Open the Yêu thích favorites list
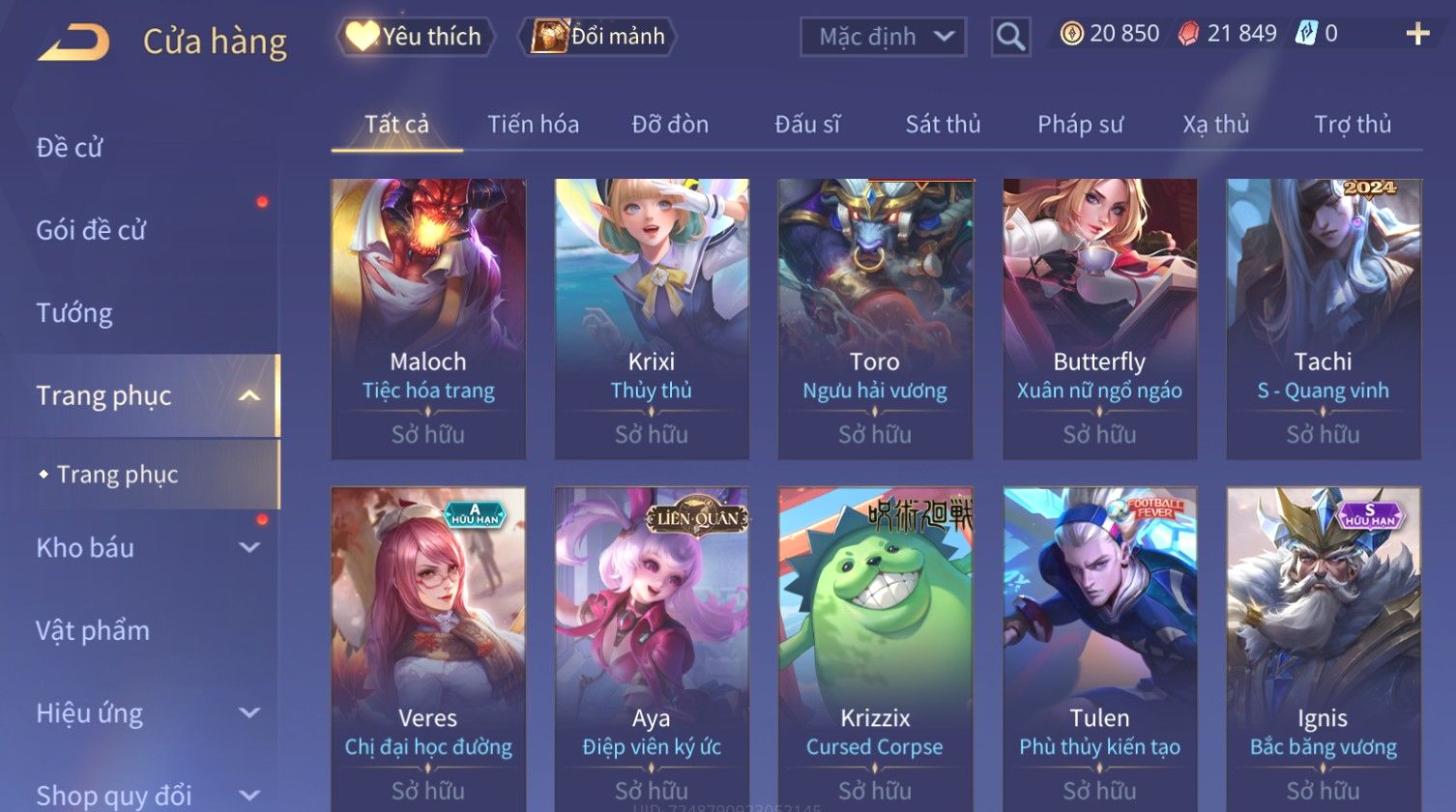 pyautogui.click(x=416, y=37)
